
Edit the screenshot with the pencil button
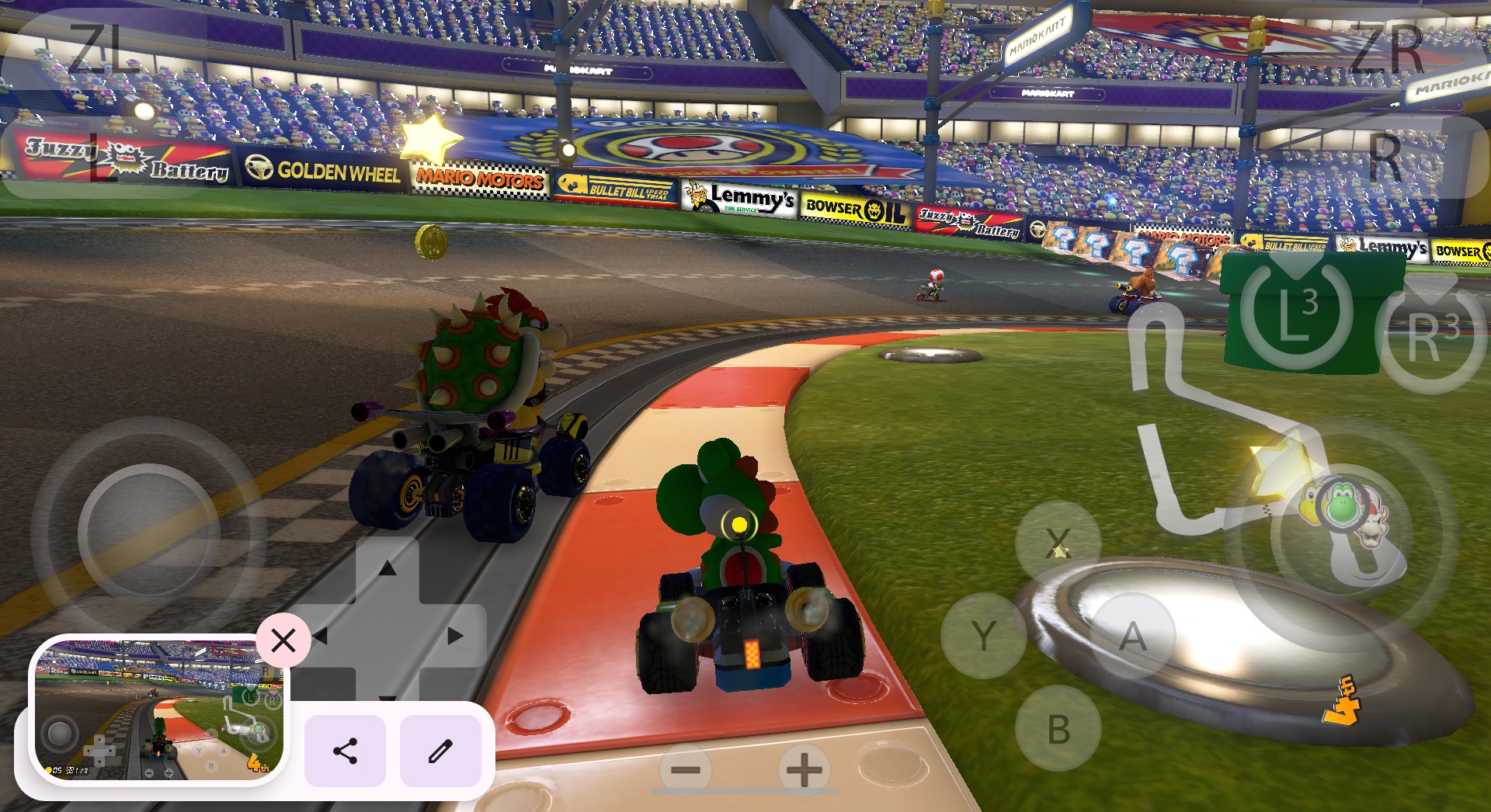[440, 751]
